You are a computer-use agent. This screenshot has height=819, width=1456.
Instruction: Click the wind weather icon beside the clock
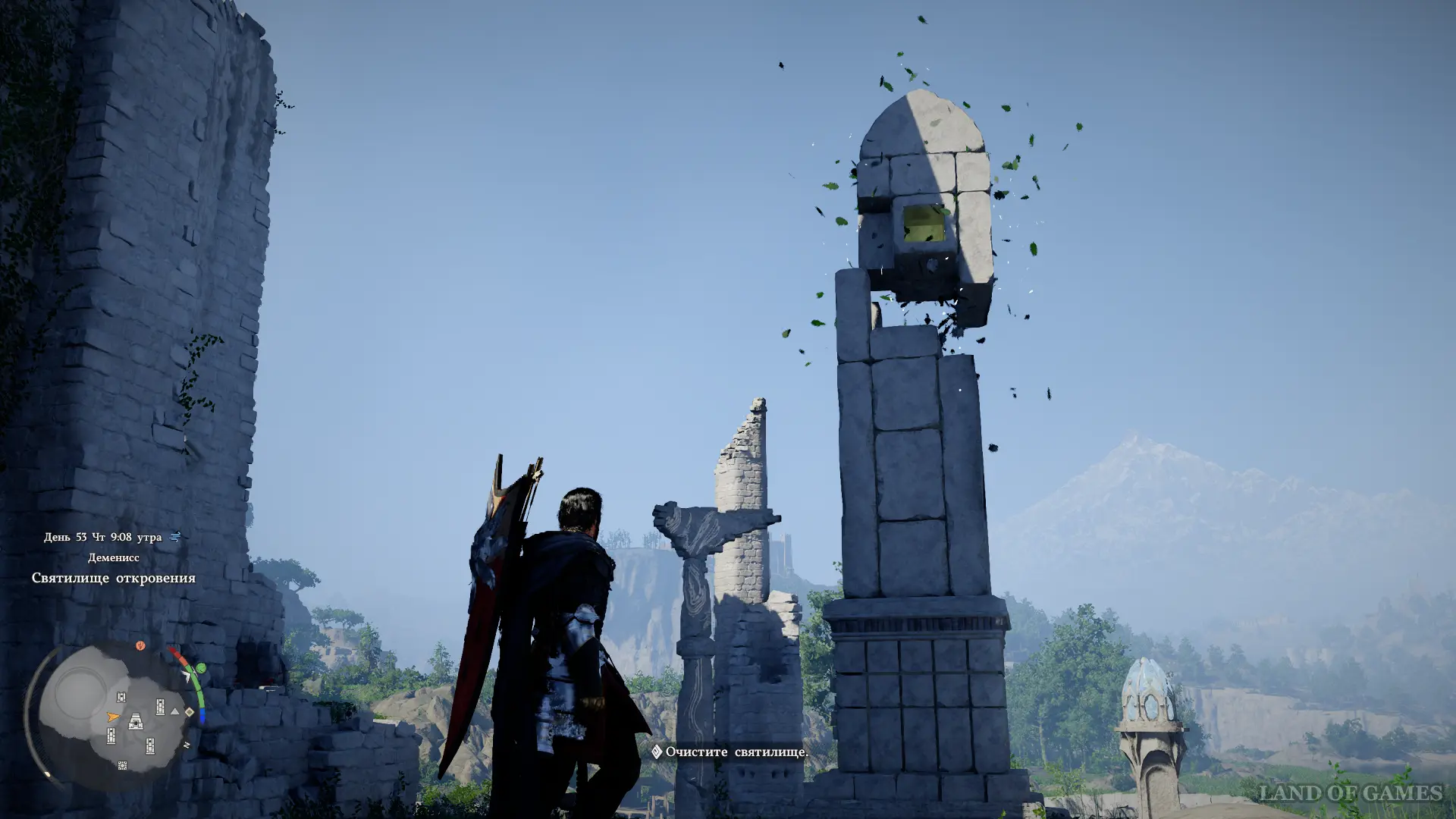click(175, 537)
